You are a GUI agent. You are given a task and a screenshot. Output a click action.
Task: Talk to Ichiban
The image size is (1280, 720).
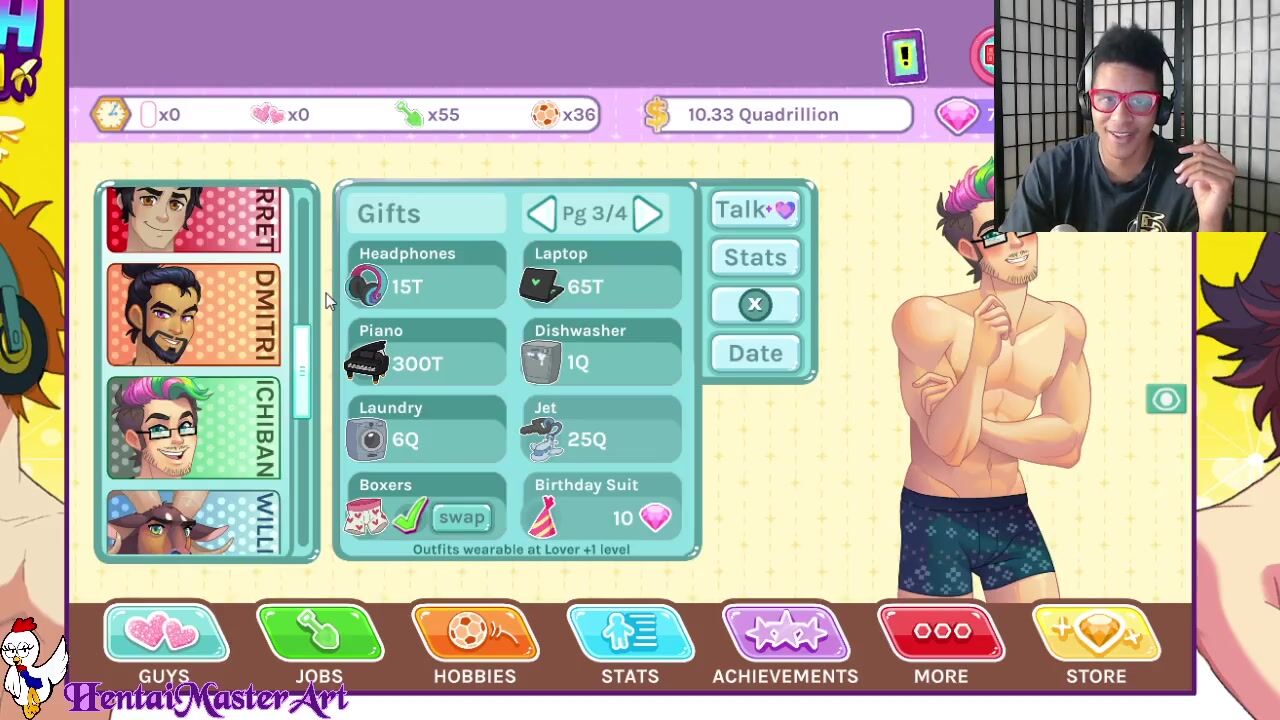click(755, 210)
